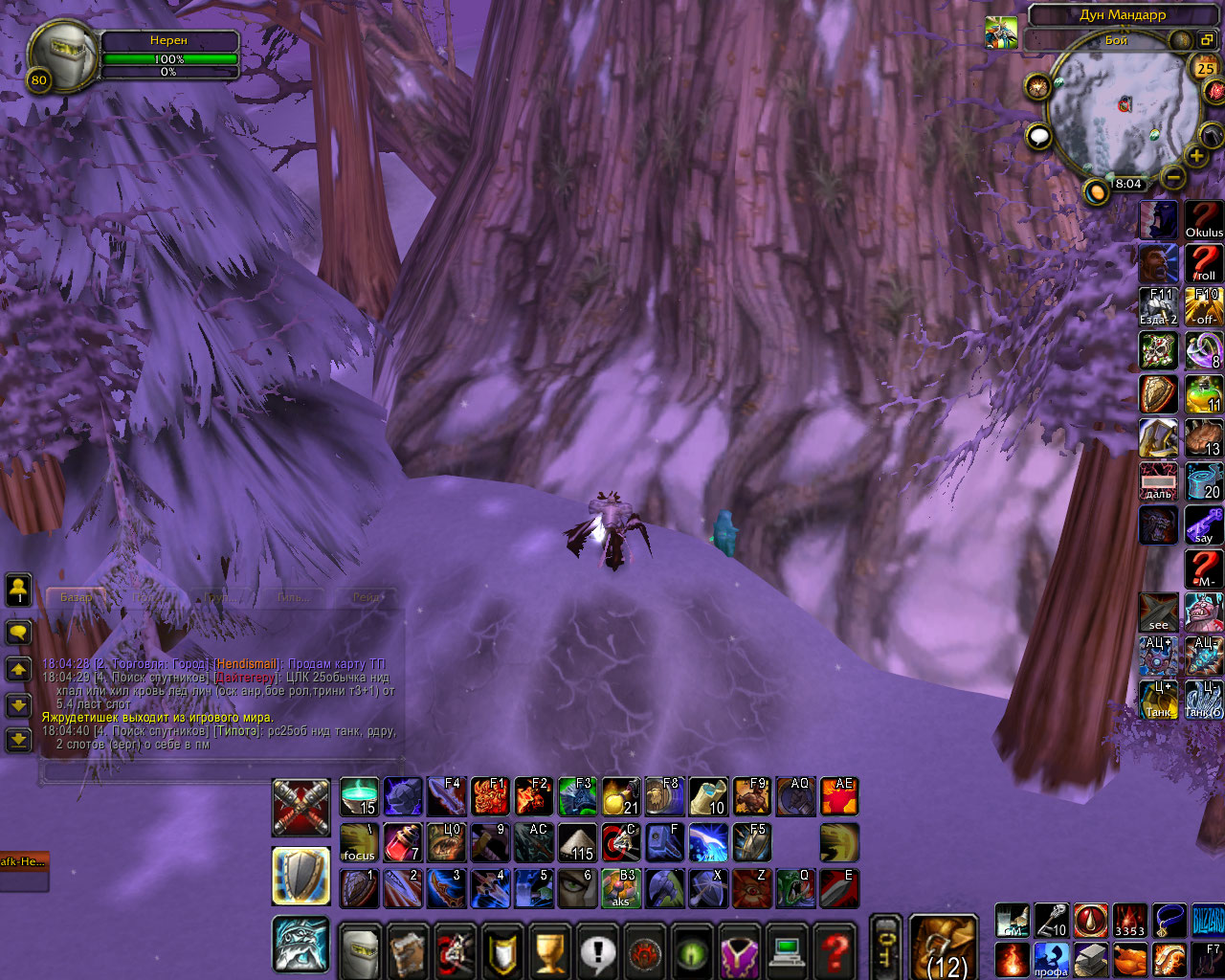
Task: Open the main menu computer icon
Action: tap(788, 952)
